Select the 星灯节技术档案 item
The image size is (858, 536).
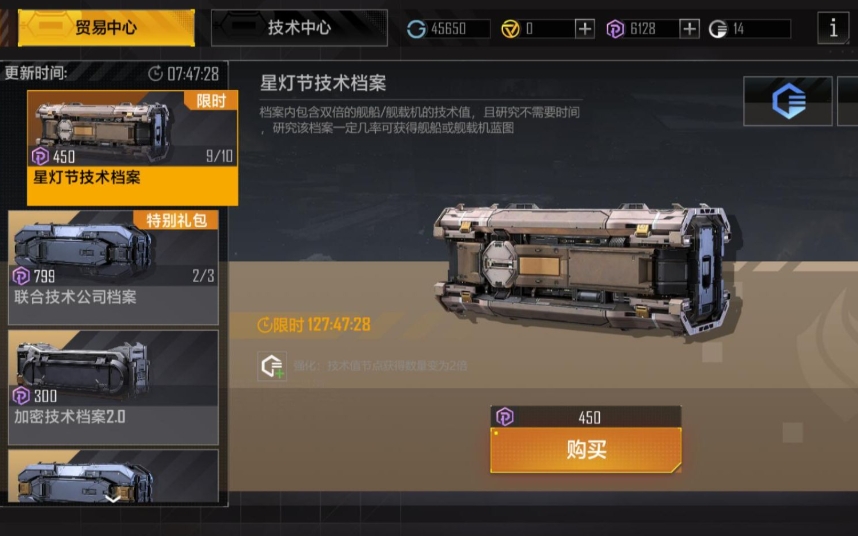coord(132,147)
